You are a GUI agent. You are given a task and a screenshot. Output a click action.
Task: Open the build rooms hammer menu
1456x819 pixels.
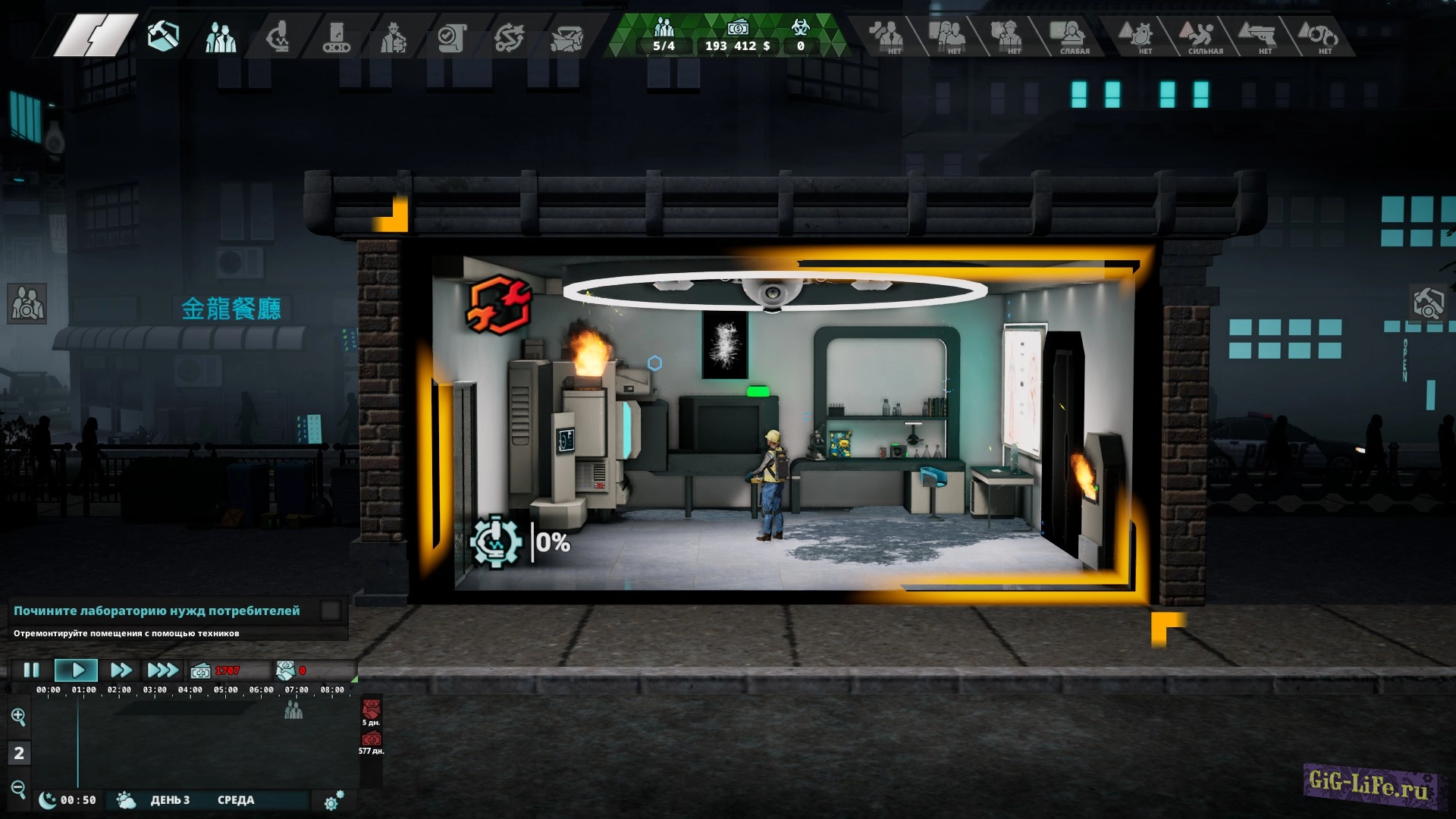click(163, 36)
